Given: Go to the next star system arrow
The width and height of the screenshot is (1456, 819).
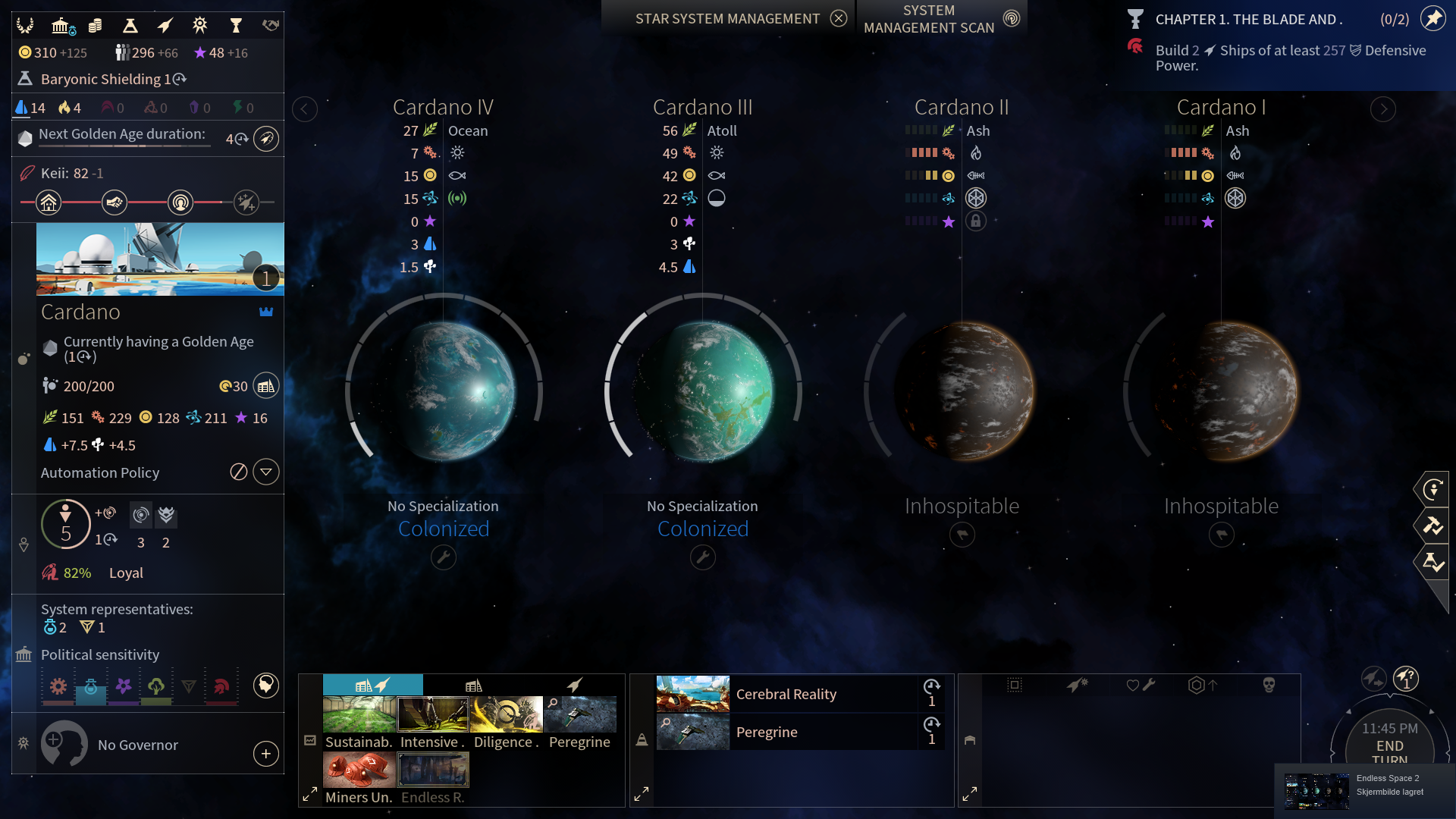Looking at the screenshot, I should pos(1383,109).
